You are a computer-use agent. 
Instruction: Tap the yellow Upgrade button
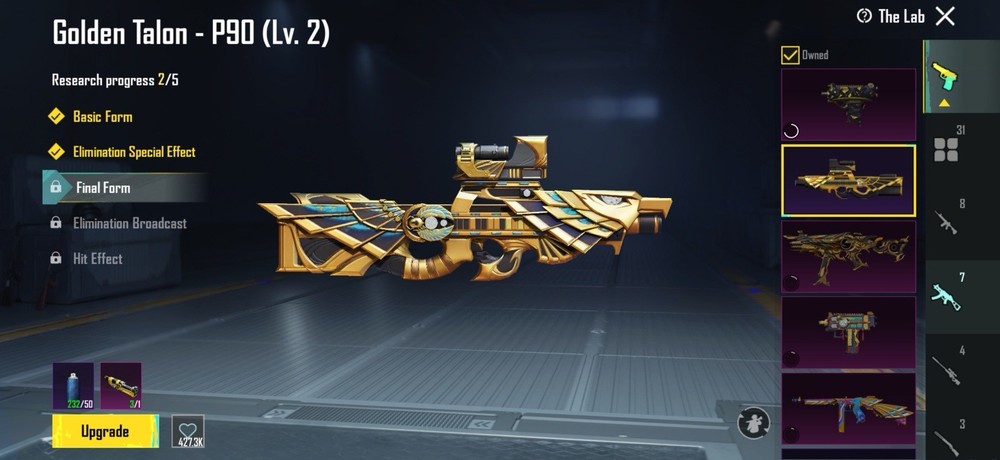pos(105,431)
